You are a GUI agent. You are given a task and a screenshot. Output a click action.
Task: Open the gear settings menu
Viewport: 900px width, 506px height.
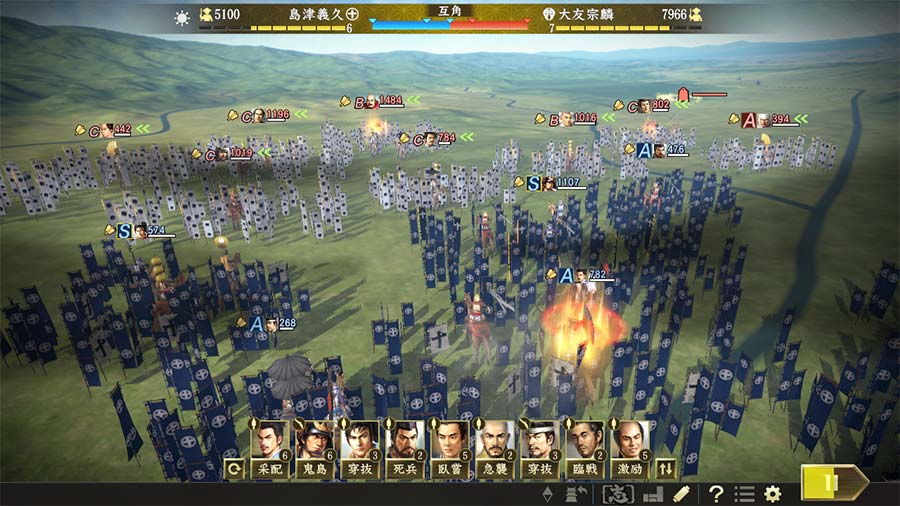click(772, 493)
